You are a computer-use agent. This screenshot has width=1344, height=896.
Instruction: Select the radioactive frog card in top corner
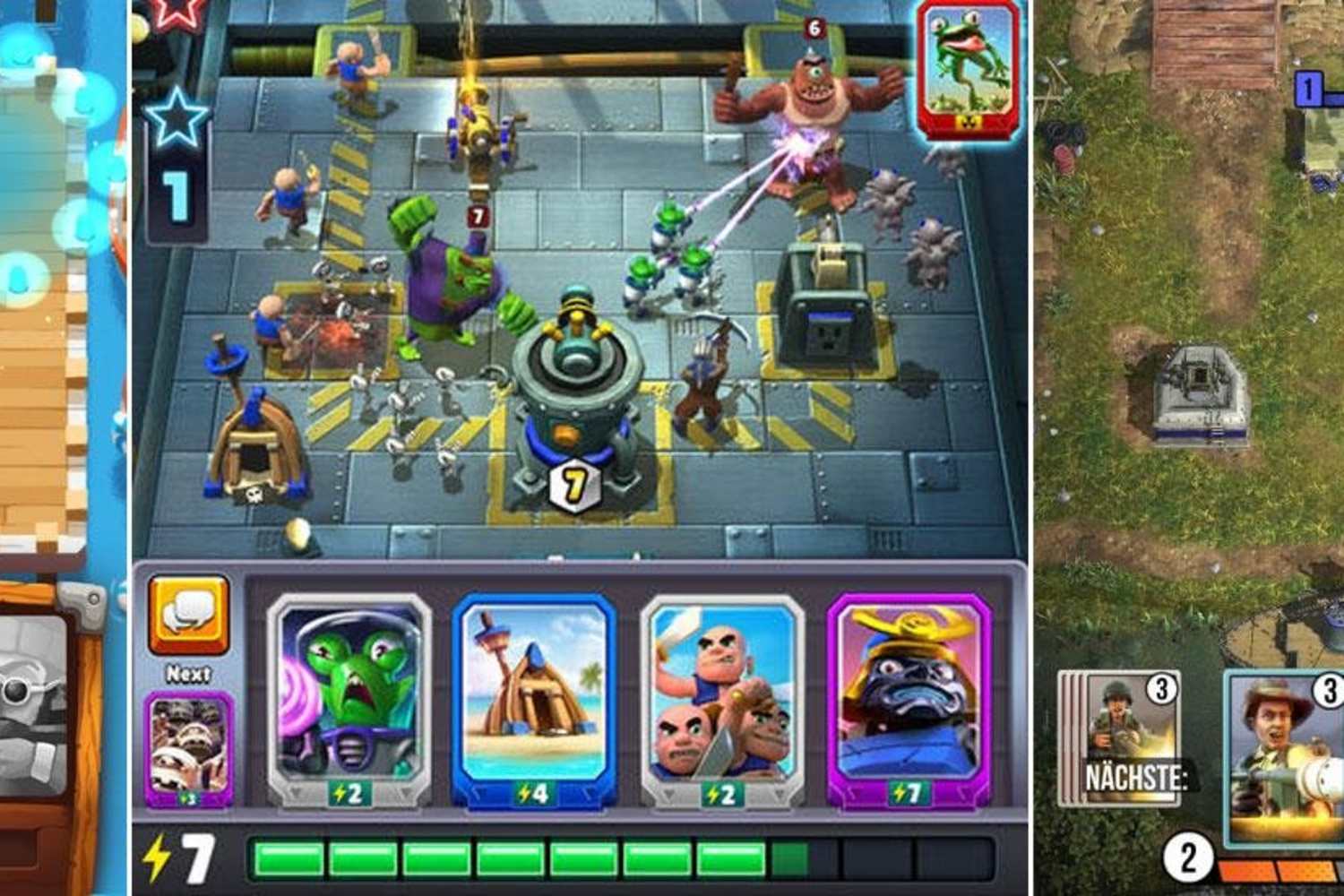[x=966, y=67]
